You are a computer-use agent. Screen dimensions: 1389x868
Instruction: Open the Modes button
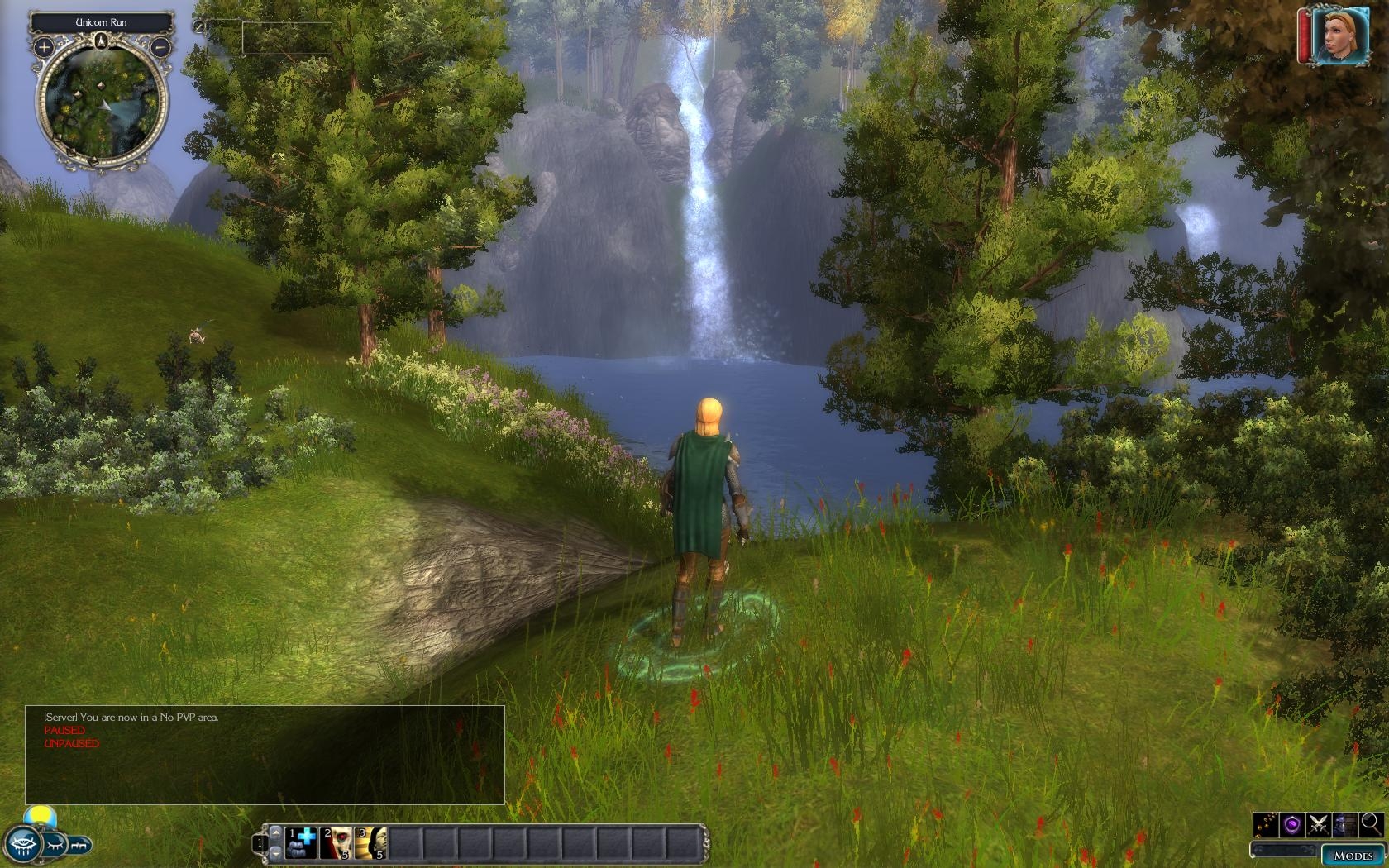[1353, 855]
